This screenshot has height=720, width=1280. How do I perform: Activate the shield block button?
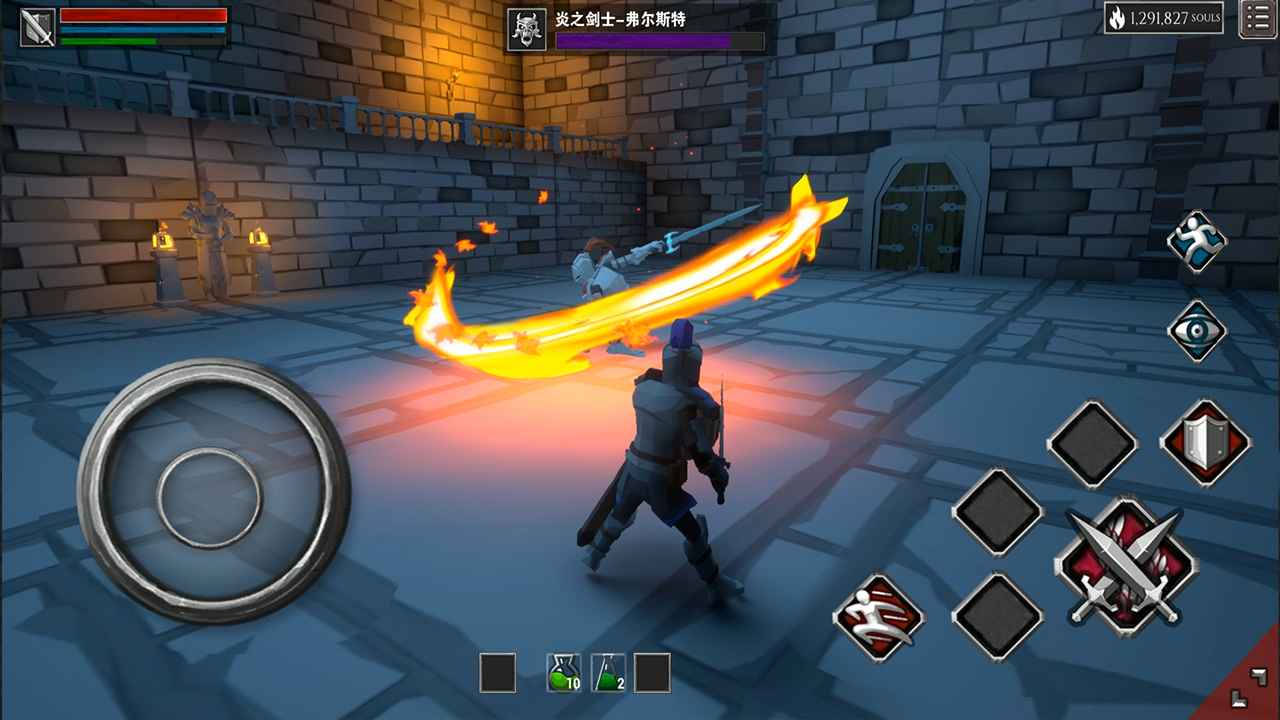(x=1205, y=443)
